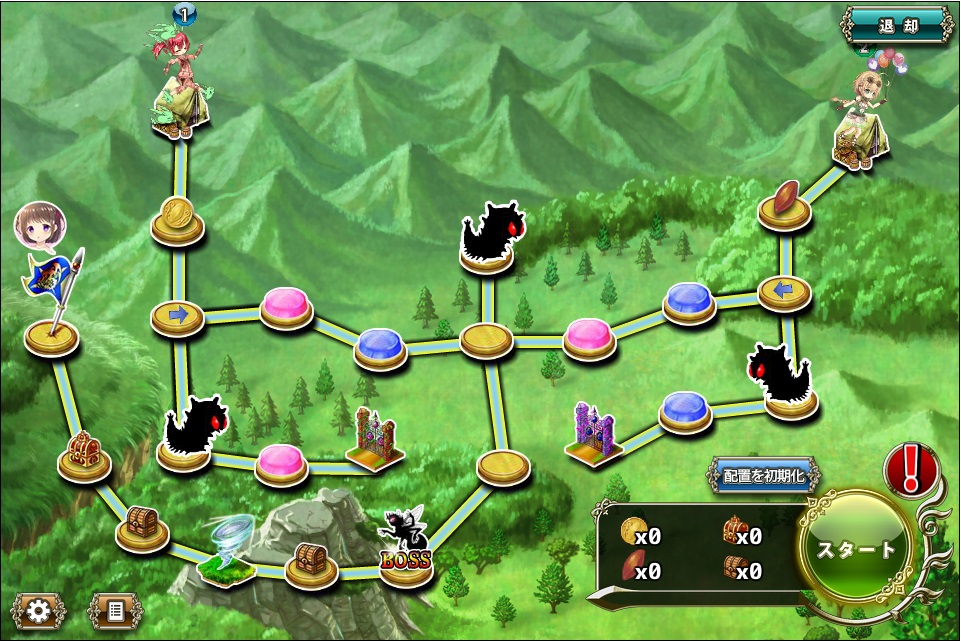The image size is (961, 641).
Task: Open the document list icon
Action: point(115,610)
